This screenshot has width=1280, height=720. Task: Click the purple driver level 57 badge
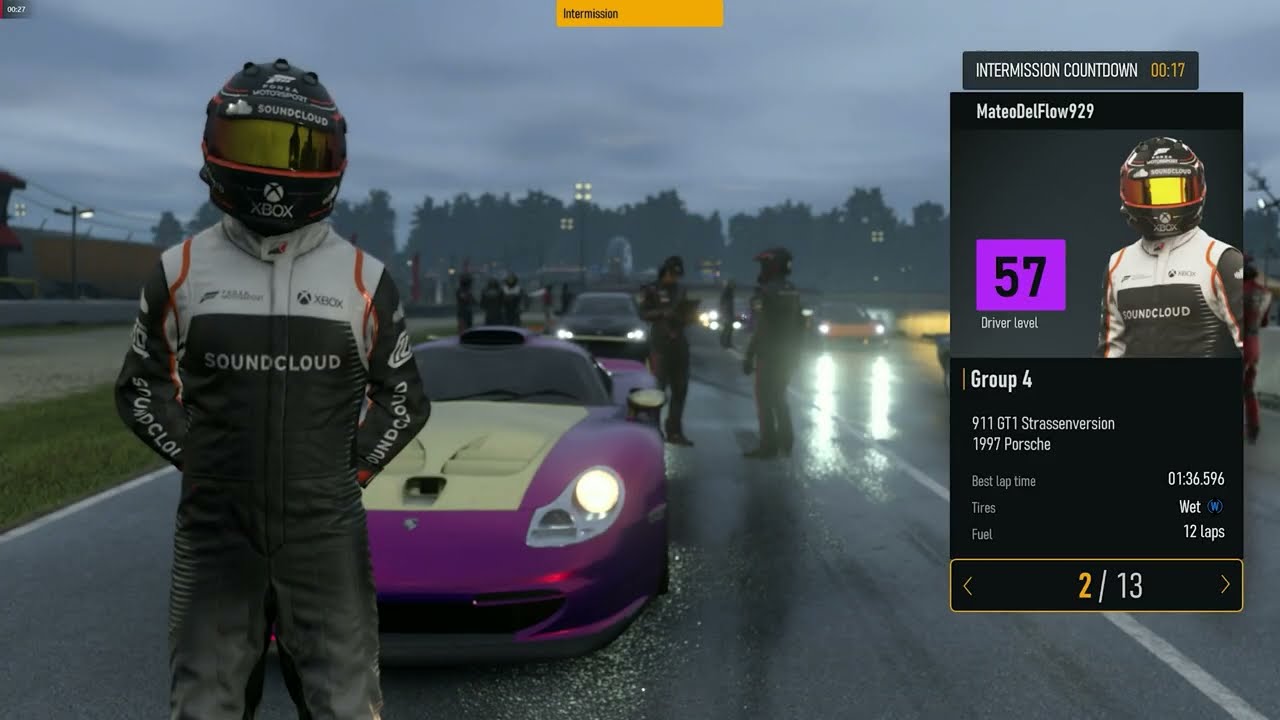[1020, 275]
